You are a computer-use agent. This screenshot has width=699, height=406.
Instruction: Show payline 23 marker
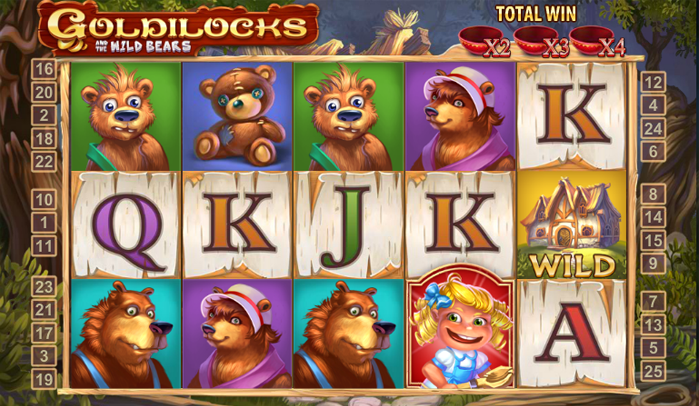pos(43,286)
